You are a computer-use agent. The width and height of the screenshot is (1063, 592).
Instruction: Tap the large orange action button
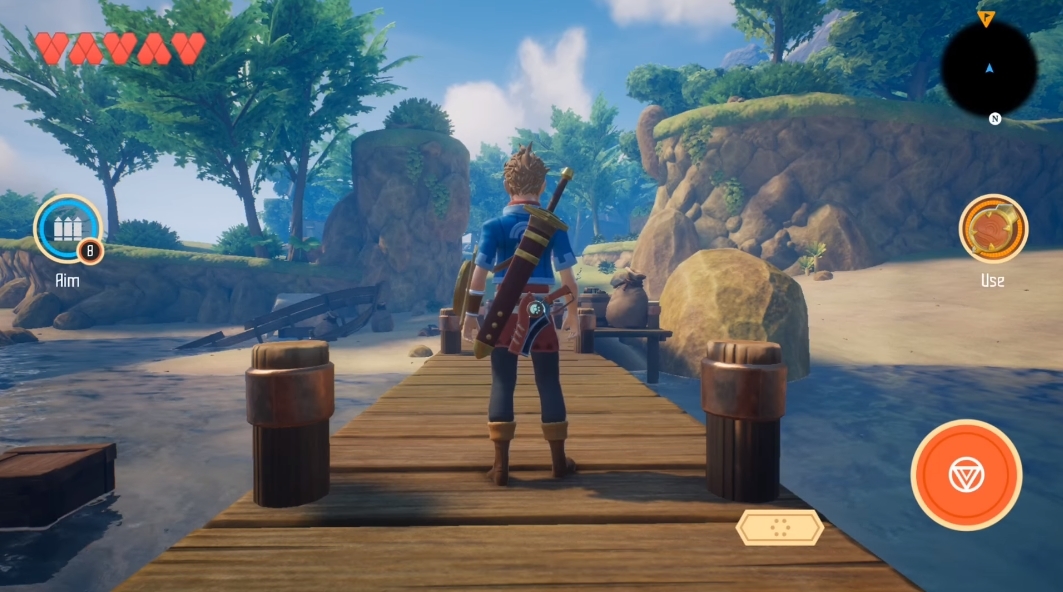pyautogui.click(x=965, y=475)
